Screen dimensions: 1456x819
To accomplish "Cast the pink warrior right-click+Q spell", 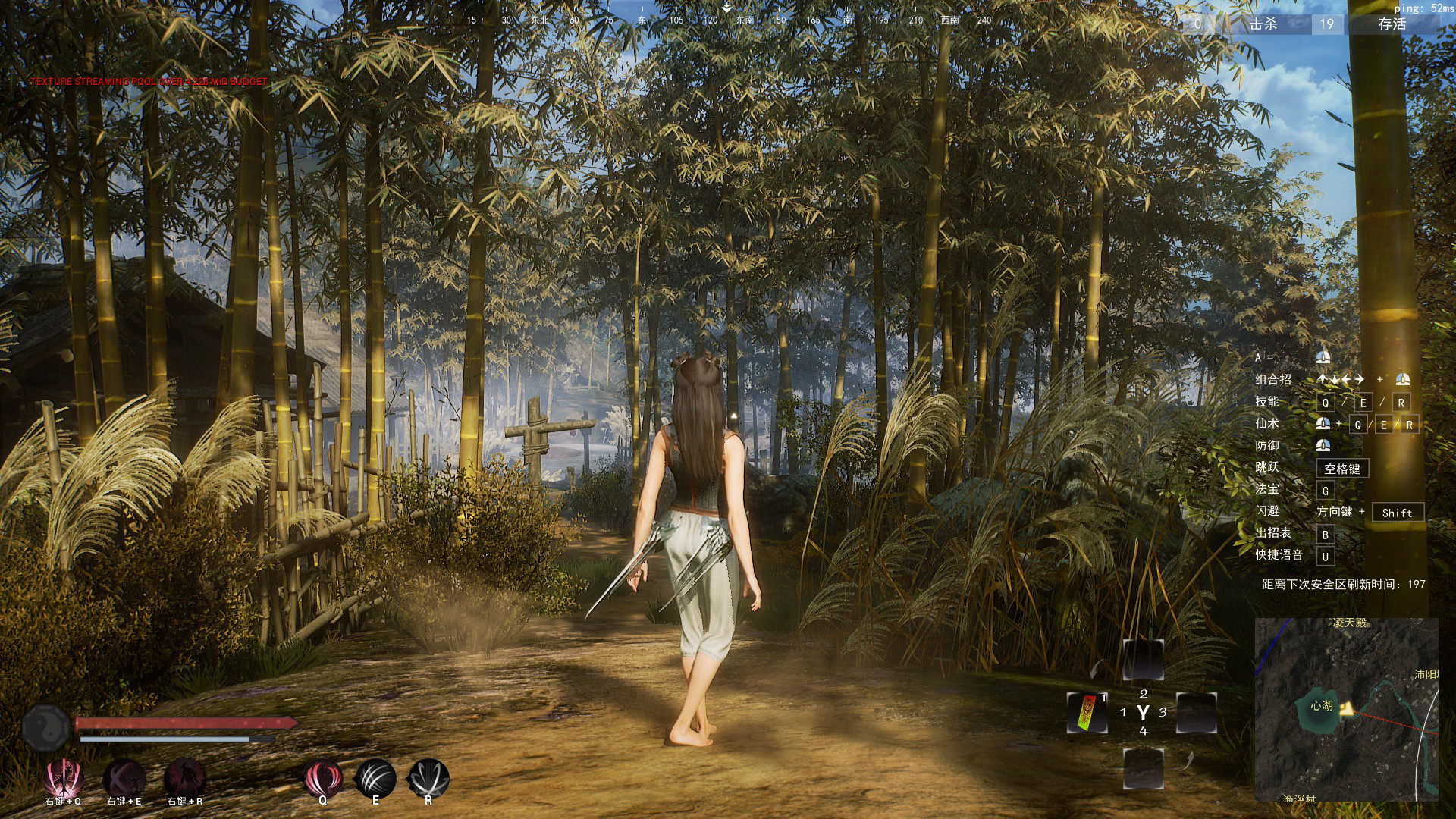I will coord(64,778).
